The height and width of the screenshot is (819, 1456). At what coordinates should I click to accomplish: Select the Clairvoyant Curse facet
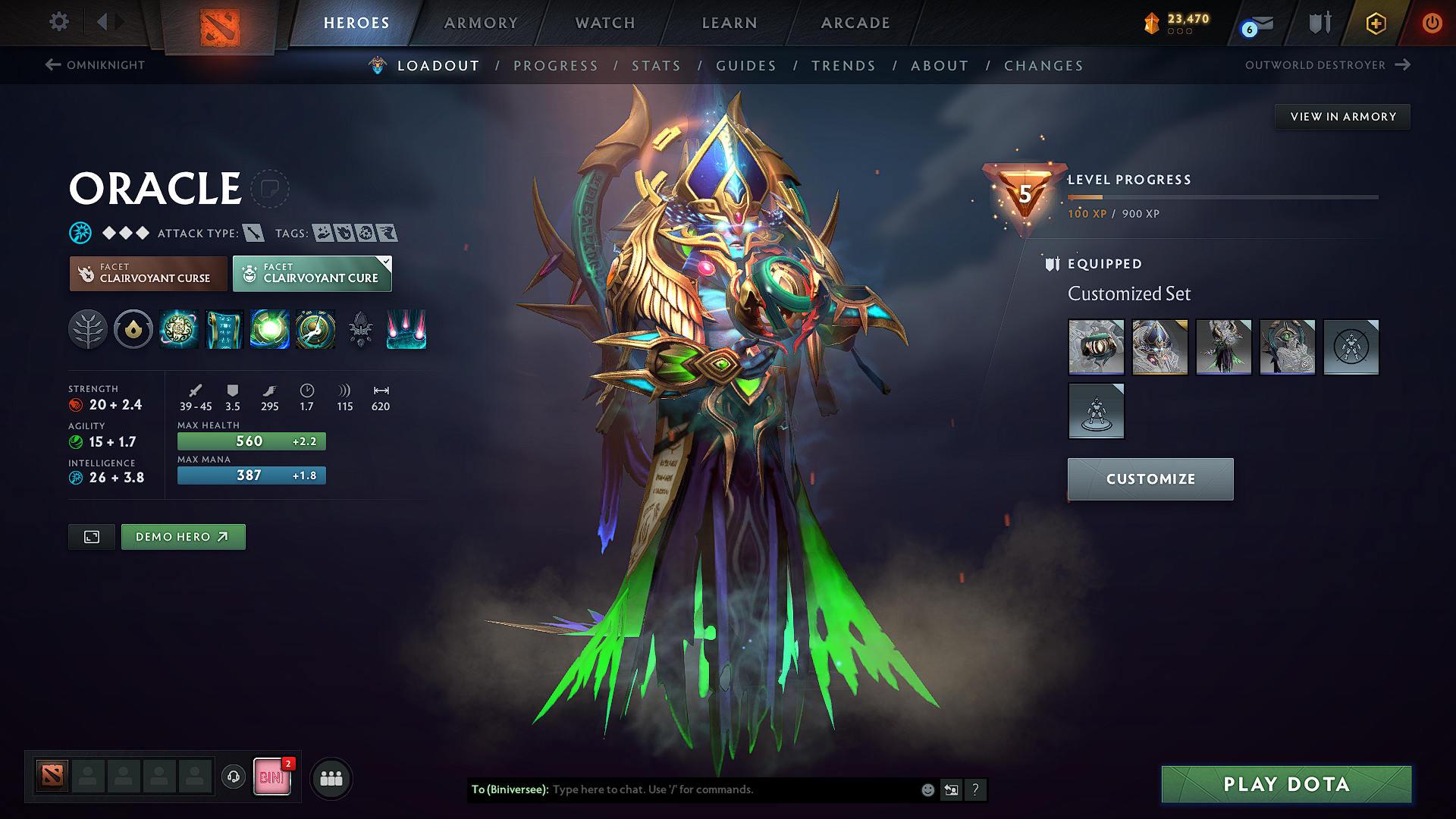coord(148,274)
